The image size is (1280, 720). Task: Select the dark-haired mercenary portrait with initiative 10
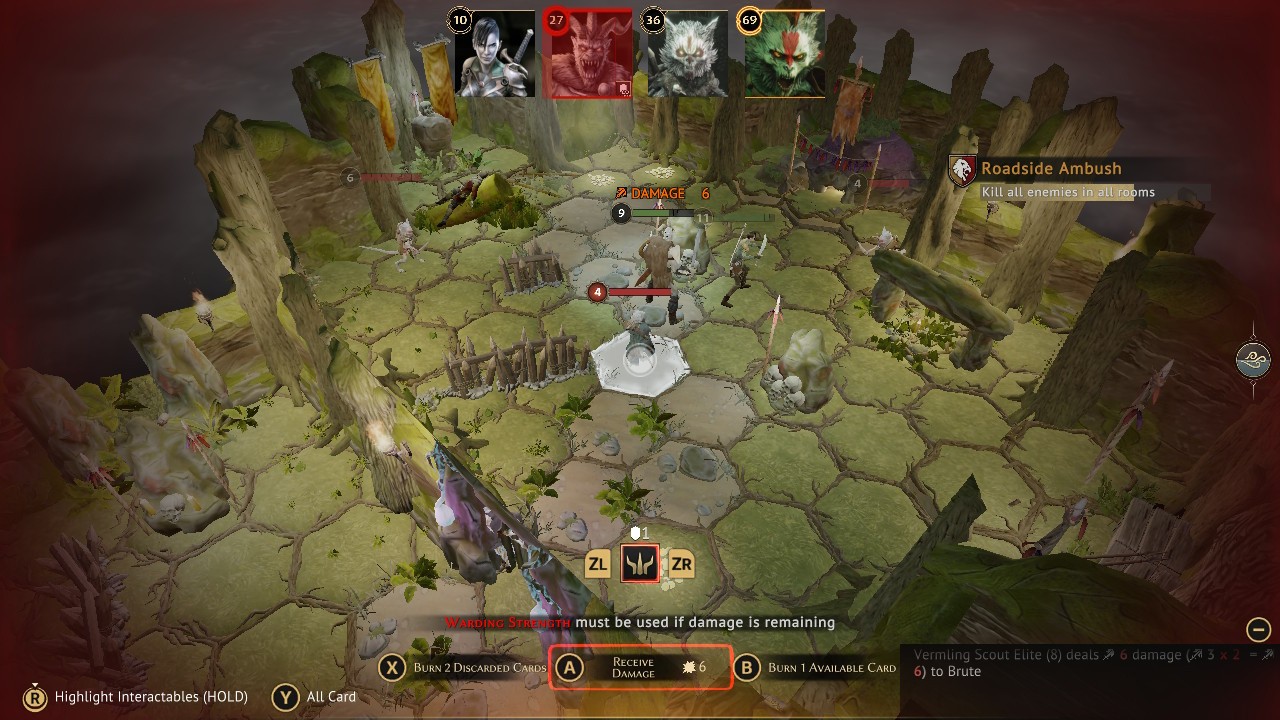(x=495, y=55)
